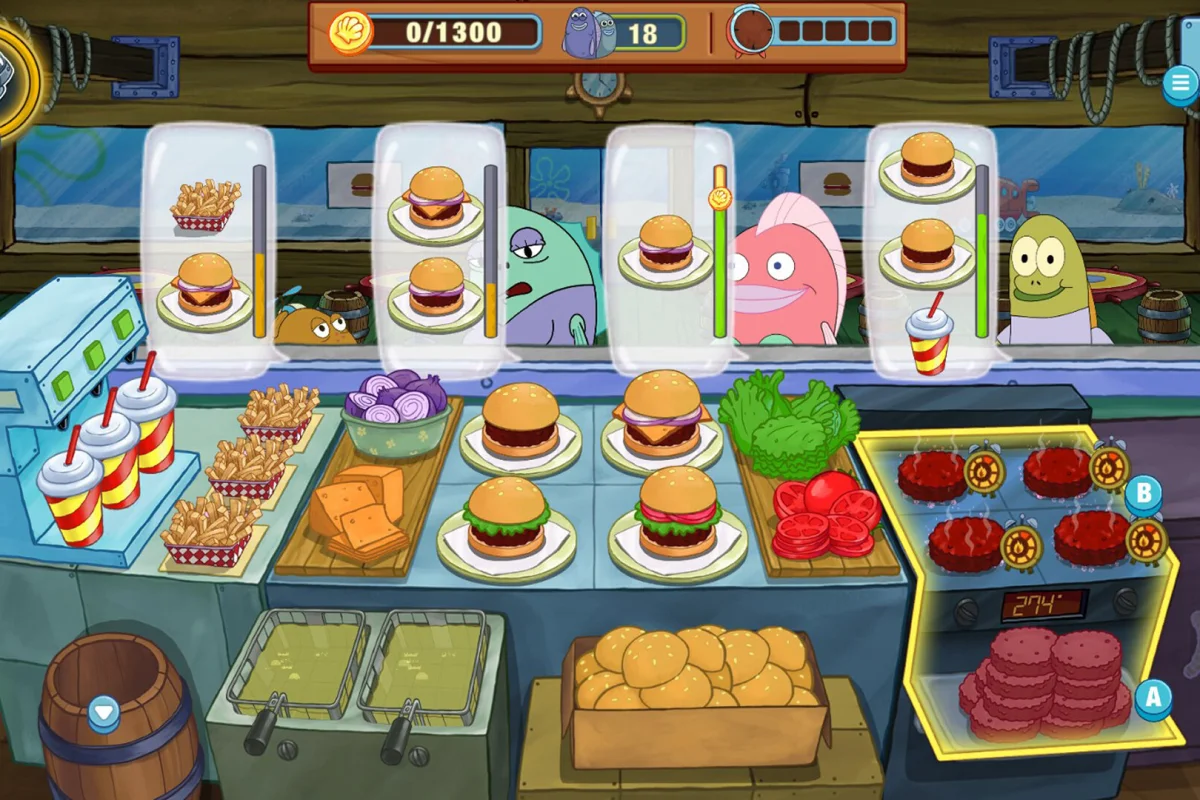This screenshot has width=1200, height=800.
Task: Click the blue B button beside the grill
Action: 1143,493
